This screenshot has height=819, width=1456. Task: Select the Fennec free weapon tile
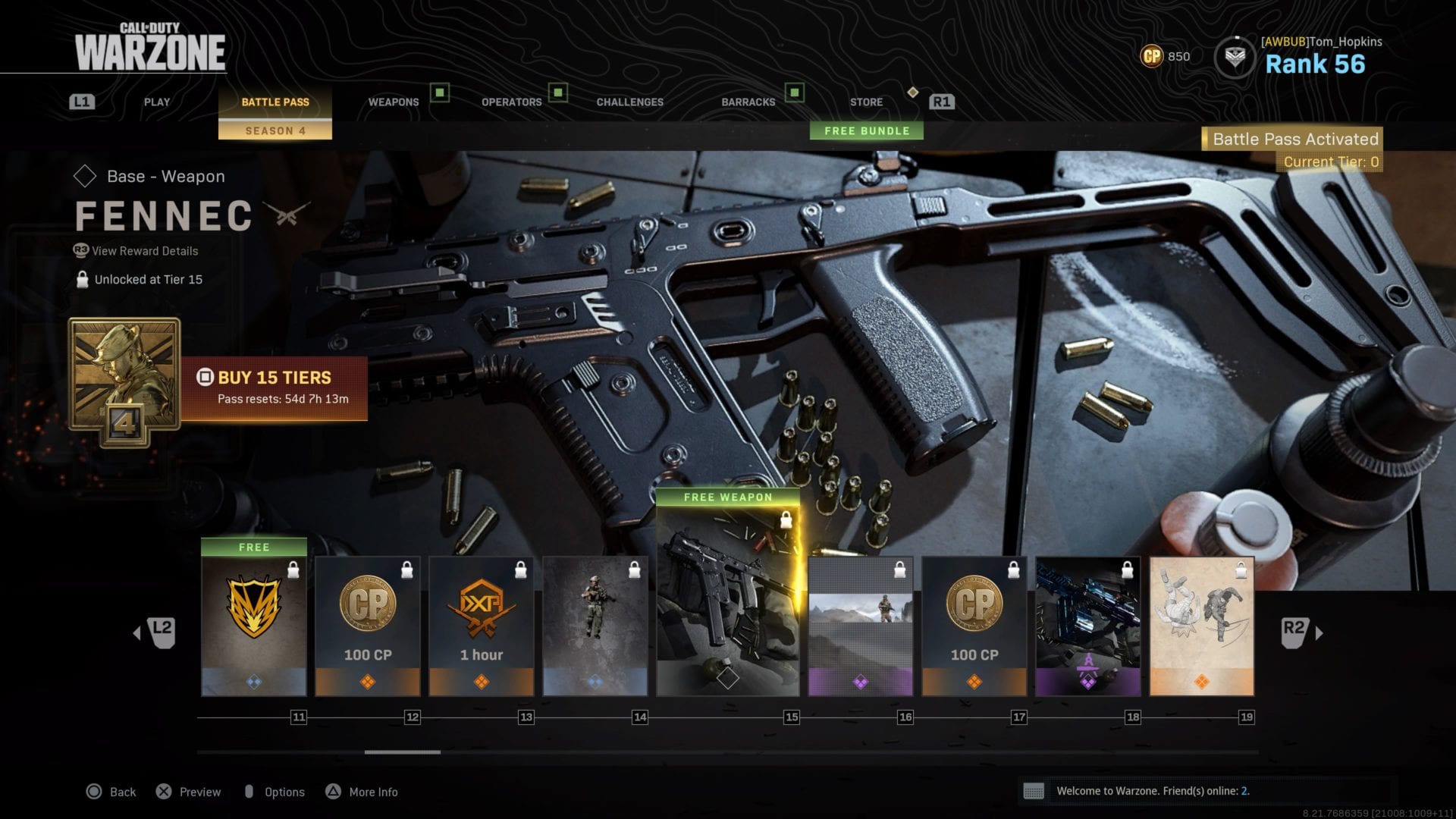point(728,601)
